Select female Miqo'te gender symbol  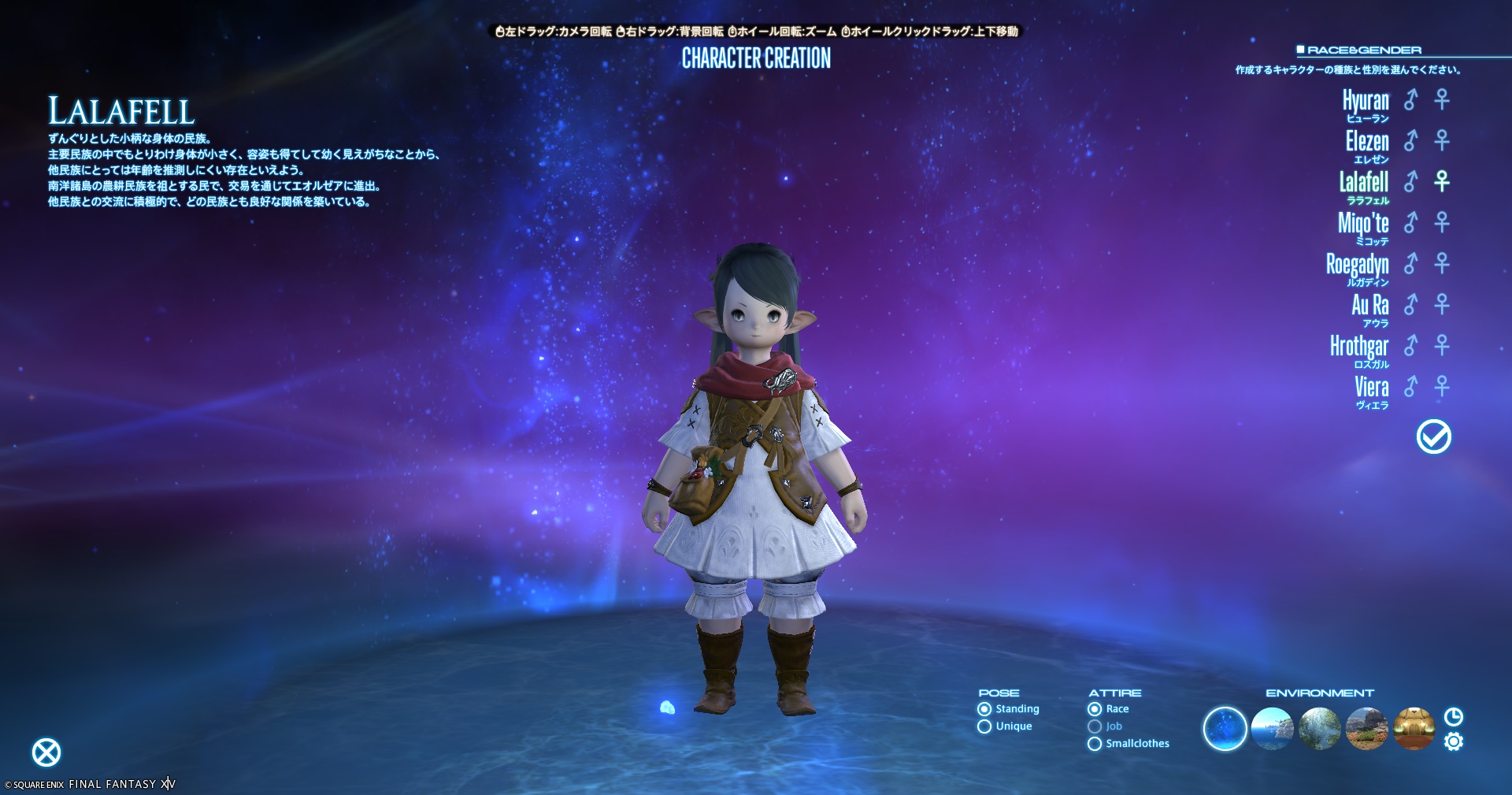(x=1442, y=223)
